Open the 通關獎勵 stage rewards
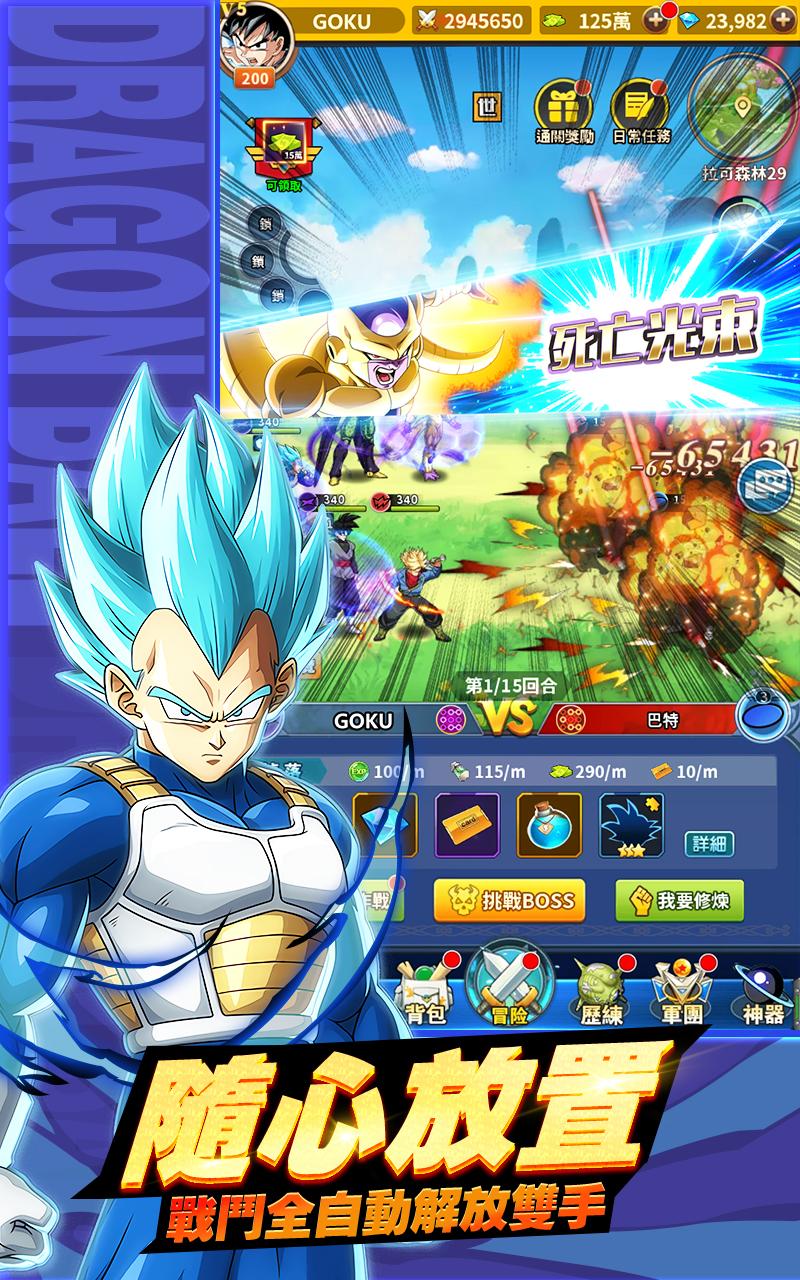The width and height of the screenshot is (800, 1280). click(564, 109)
